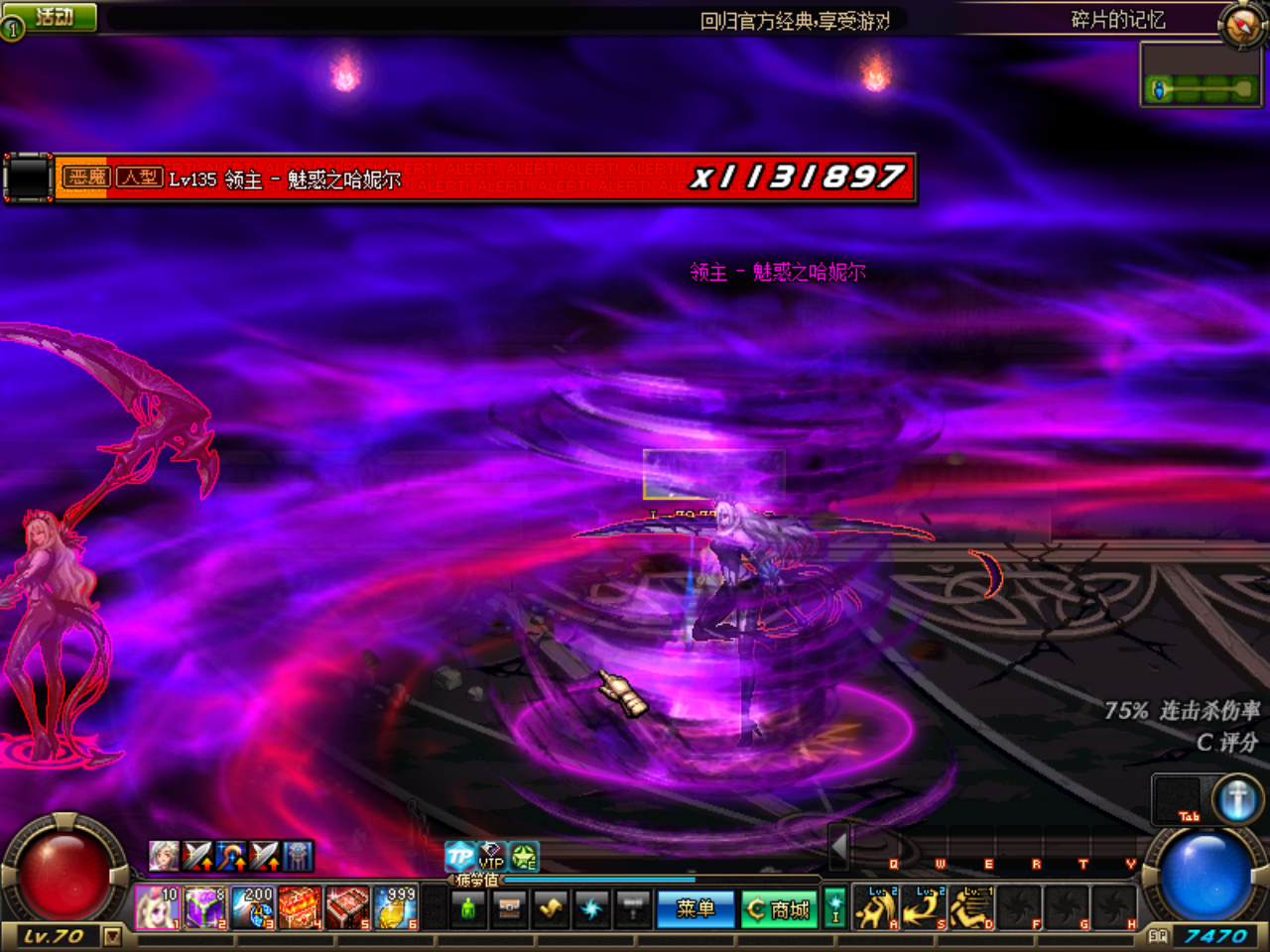Click the character buff portrait above the quickbar

(x=165, y=856)
